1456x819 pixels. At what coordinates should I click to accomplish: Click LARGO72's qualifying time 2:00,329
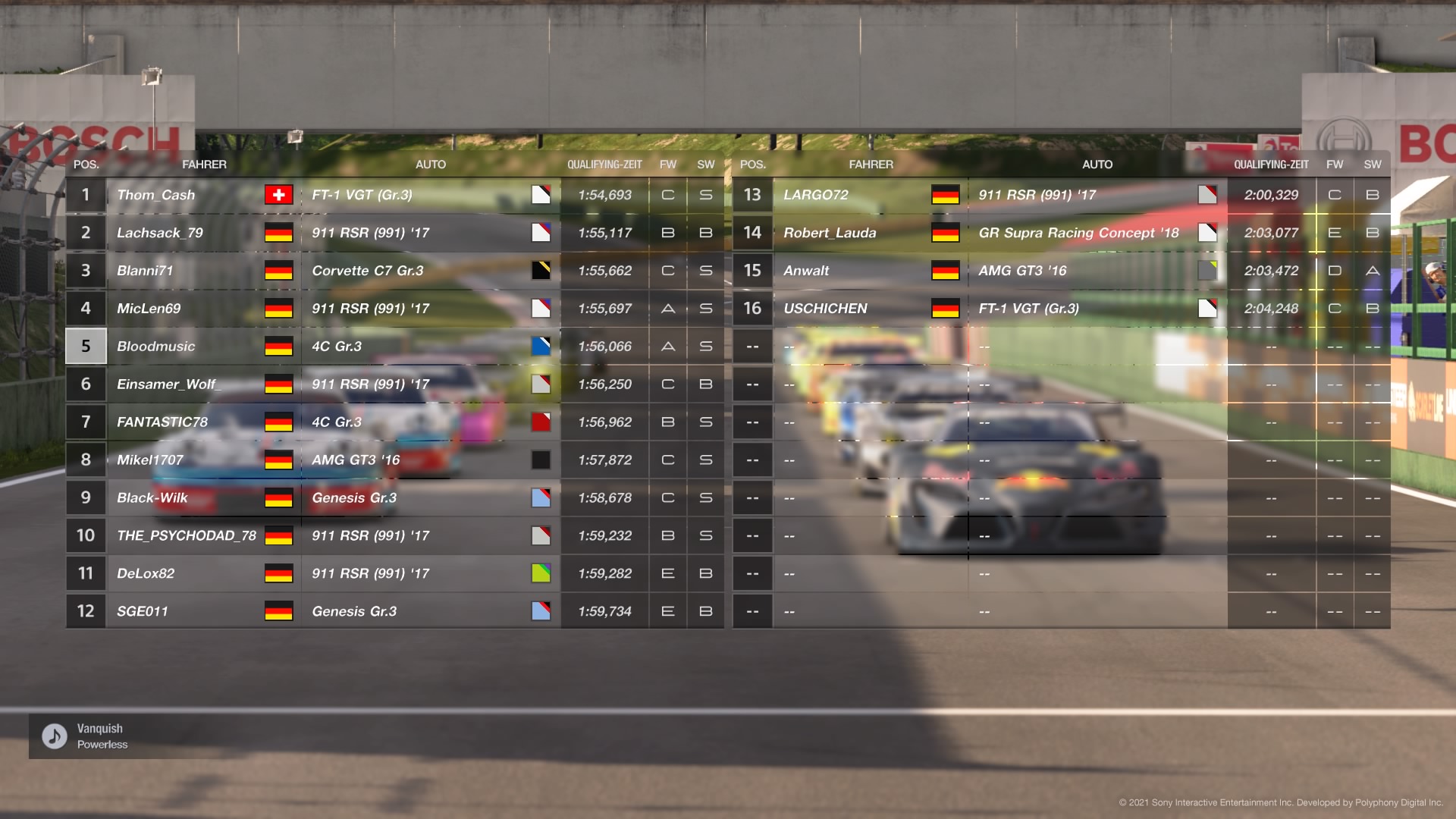(x=1272, y=194)
